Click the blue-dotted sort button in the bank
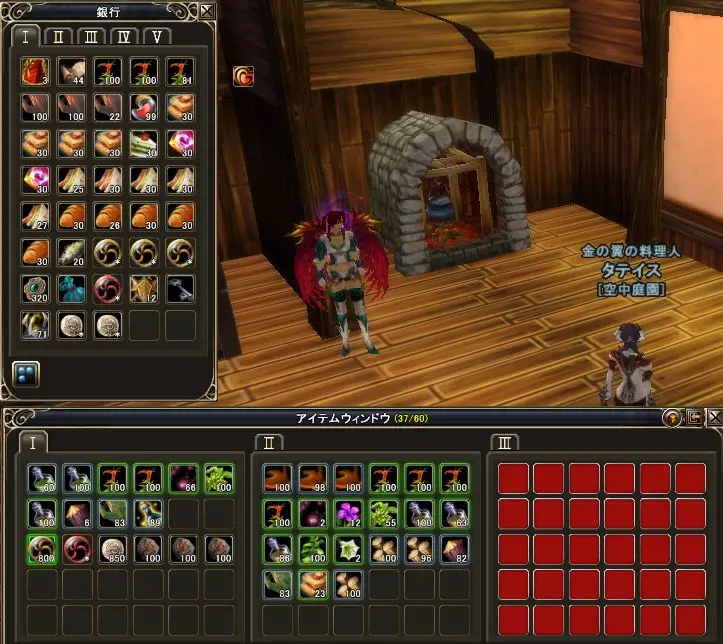 coord(26,372)
